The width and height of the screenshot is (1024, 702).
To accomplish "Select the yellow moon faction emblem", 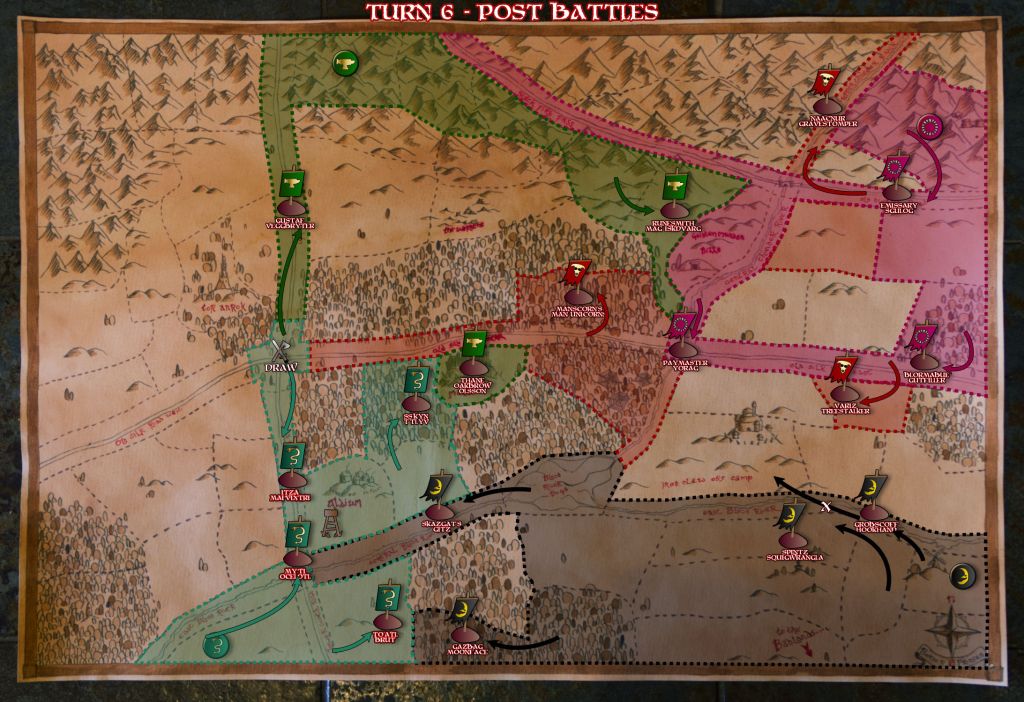I will pos(961,577).
